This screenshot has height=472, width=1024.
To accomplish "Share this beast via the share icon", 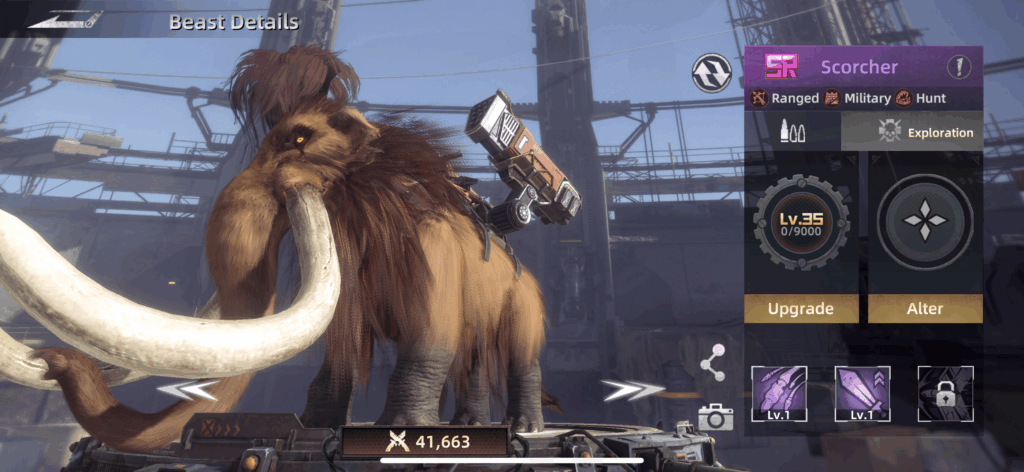I will 713,362.
